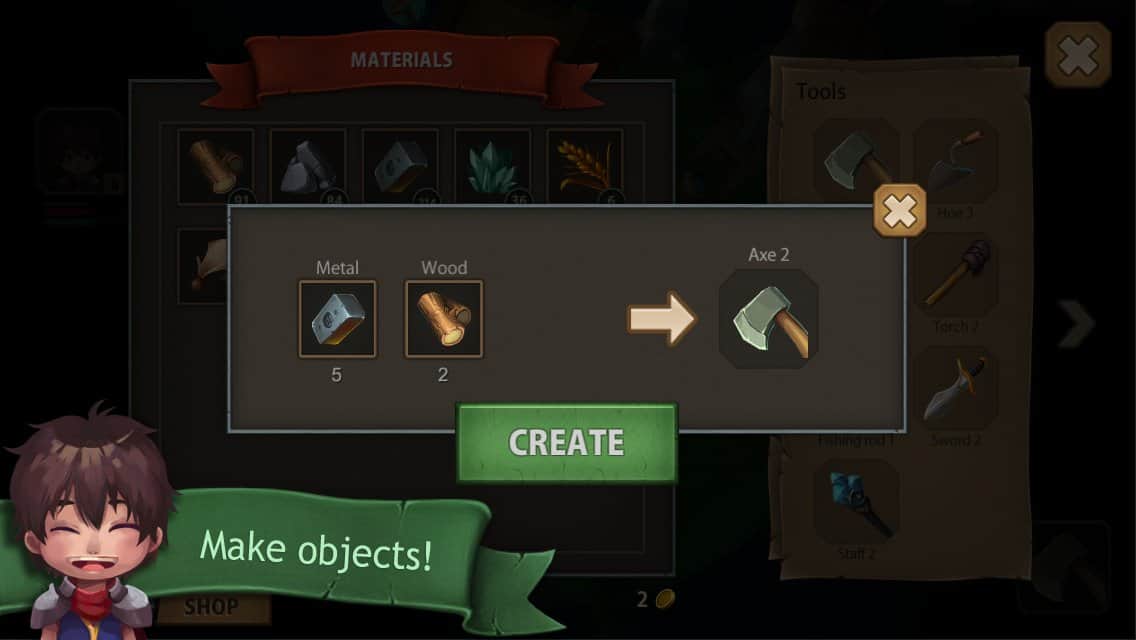1136x640 pixels.
Task: Select the Metal ingredient slot
Action: [x=338, y=319]
